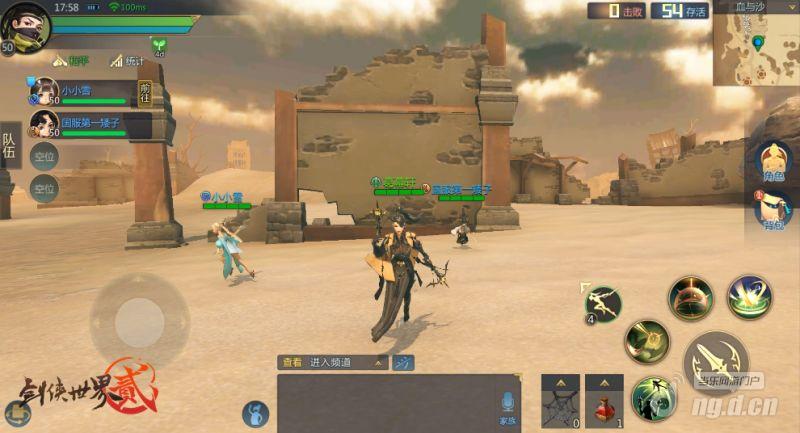Use the red potion item slot
Image resolution: width=800 pixels, height=433 pixels.
click(x=604, y=402)
